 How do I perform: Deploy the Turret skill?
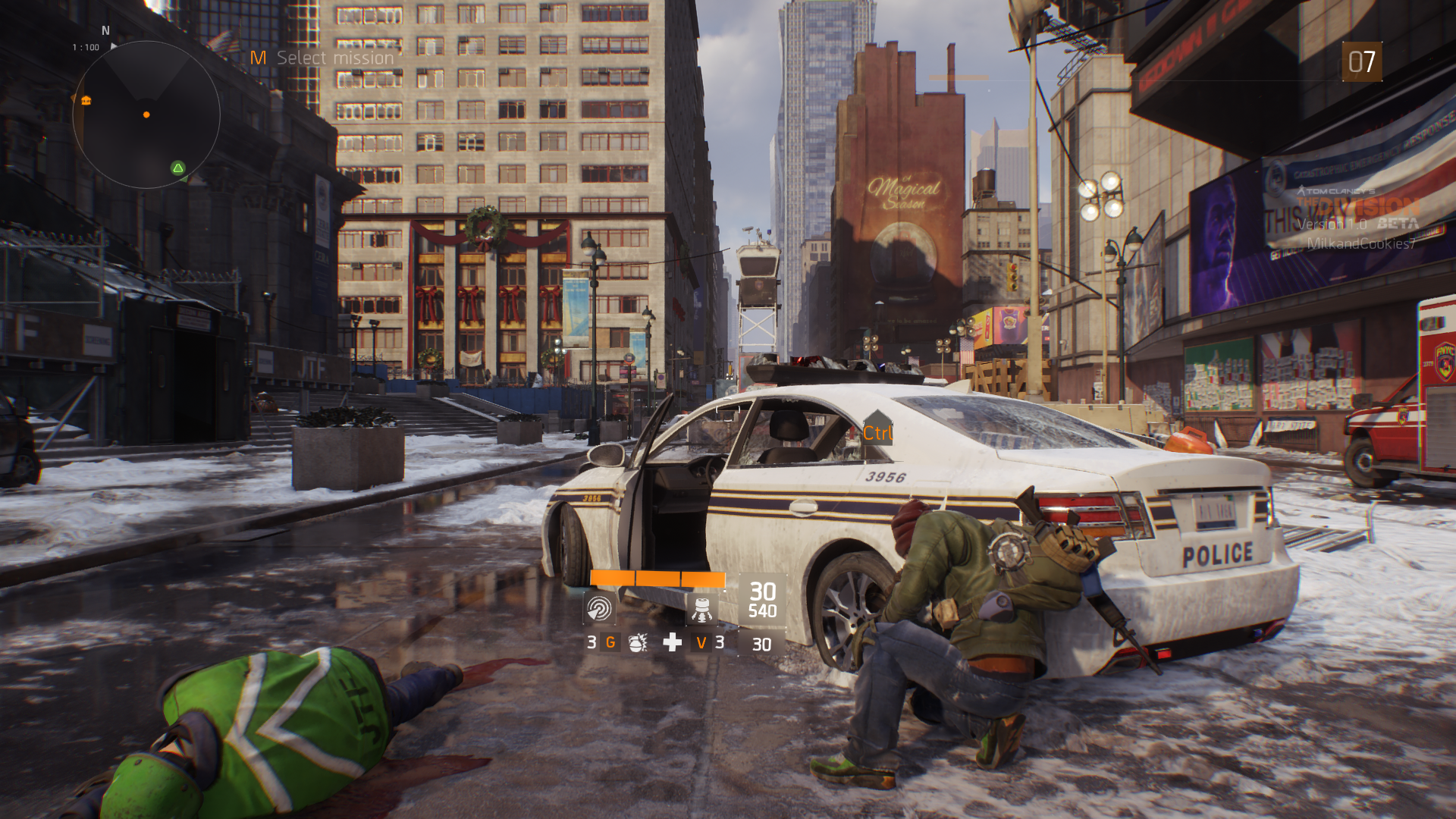click(701, 609)
